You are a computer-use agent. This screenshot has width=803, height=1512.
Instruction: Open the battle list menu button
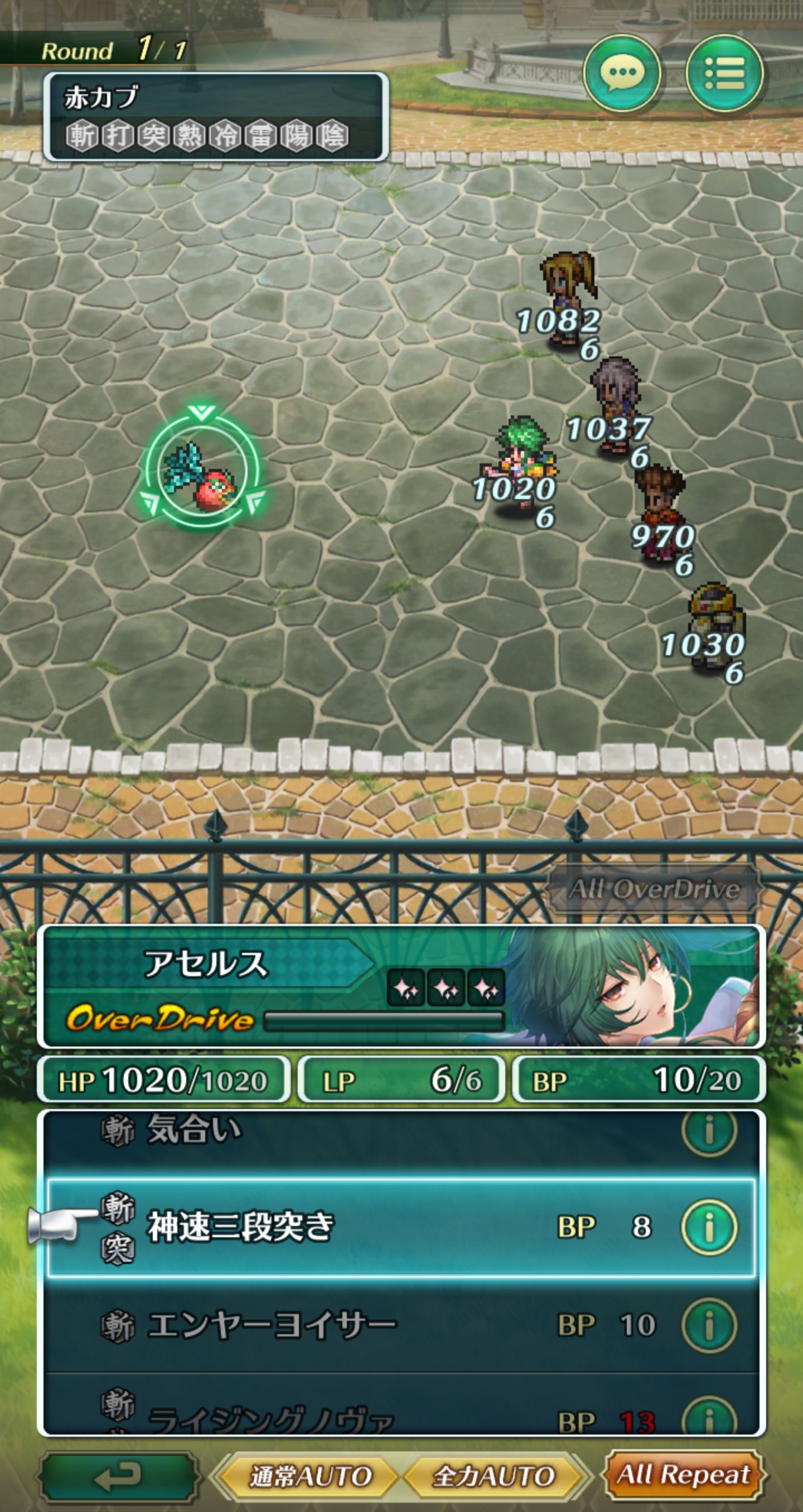(725, 74)
